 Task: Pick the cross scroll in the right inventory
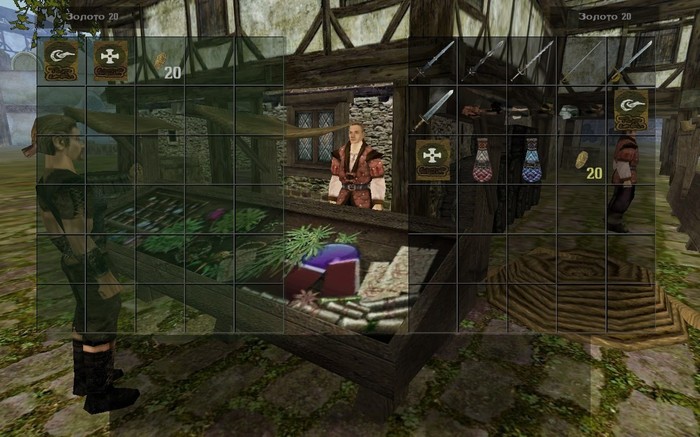click(x=433, y=160)
